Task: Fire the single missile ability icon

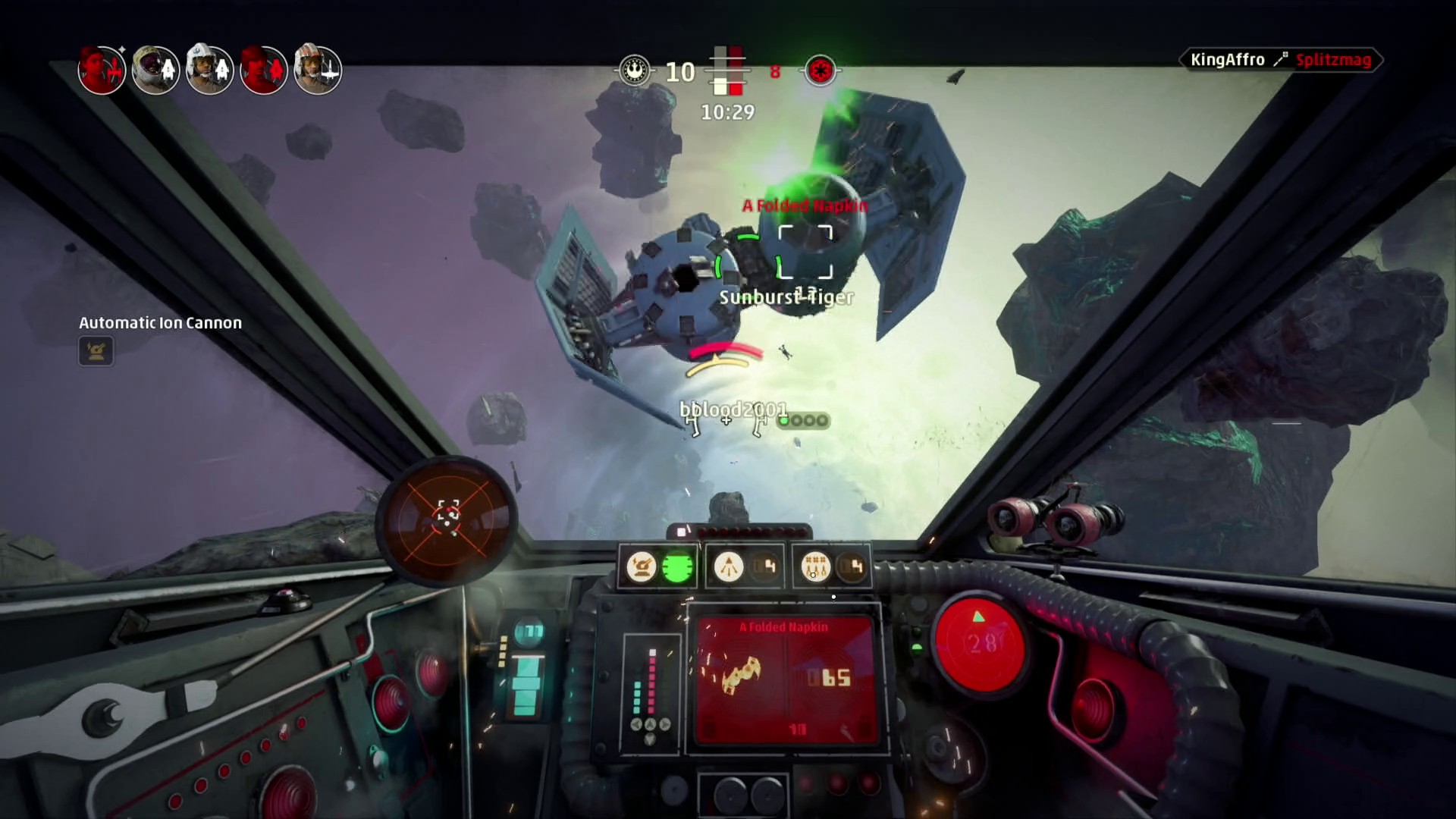Action: (x=729, y=566)
